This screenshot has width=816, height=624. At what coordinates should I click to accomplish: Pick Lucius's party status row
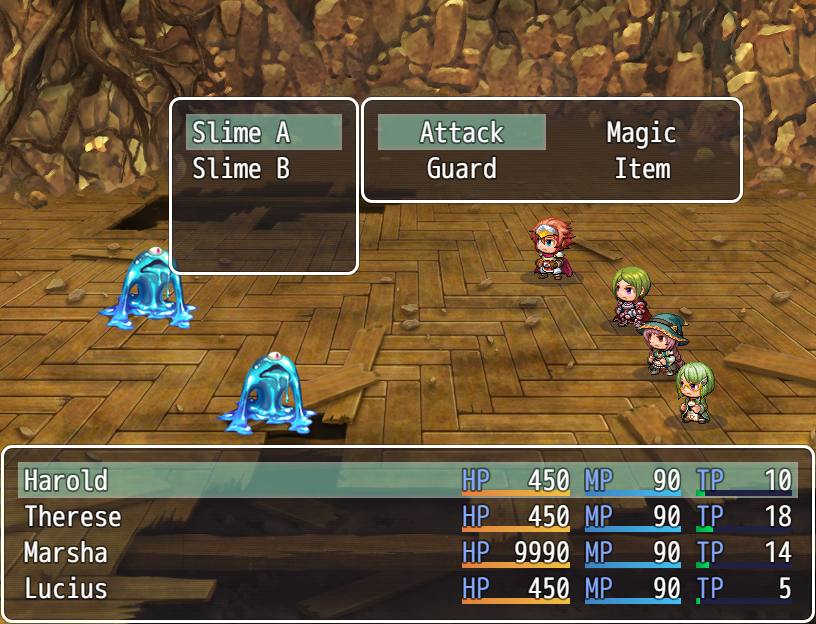coord(407,589)
